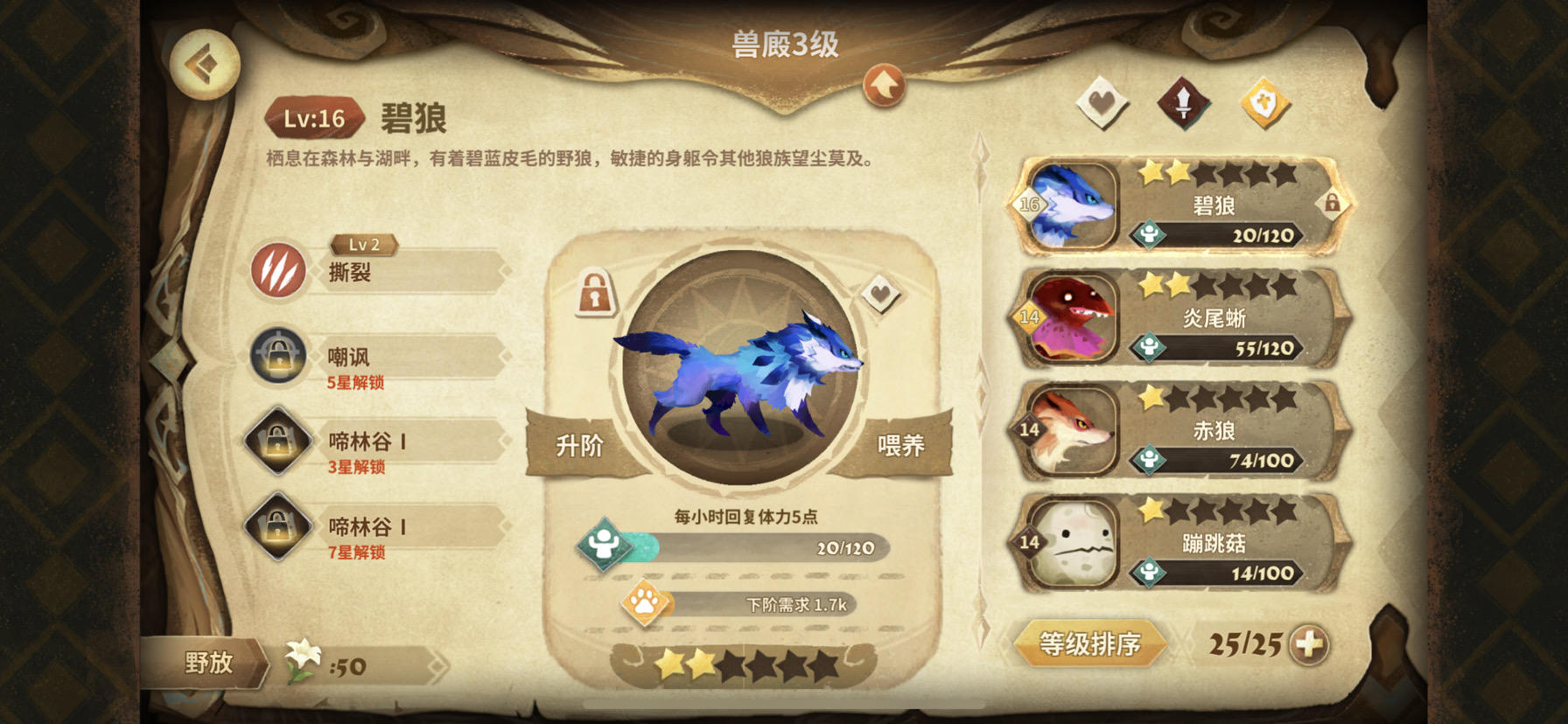Toggle the heart attribute filter at top right

(x=1102, y=102)
